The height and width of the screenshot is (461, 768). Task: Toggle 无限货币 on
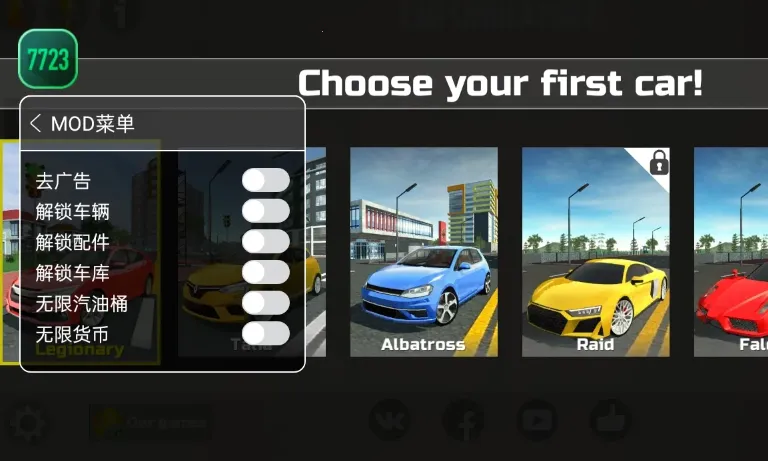click(x=266, y=333)
